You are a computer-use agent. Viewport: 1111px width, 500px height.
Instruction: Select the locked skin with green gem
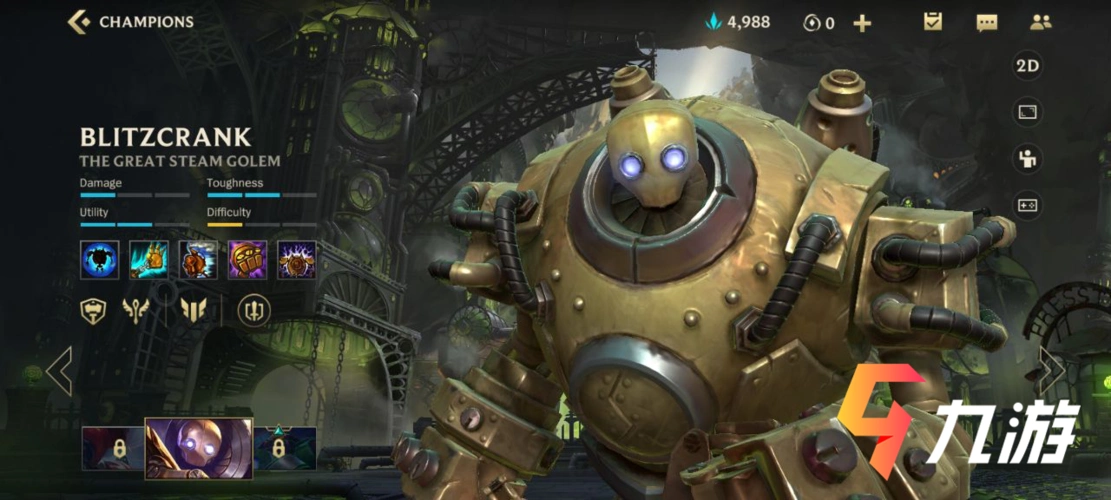pyautogui.click(x=285, y=447)
